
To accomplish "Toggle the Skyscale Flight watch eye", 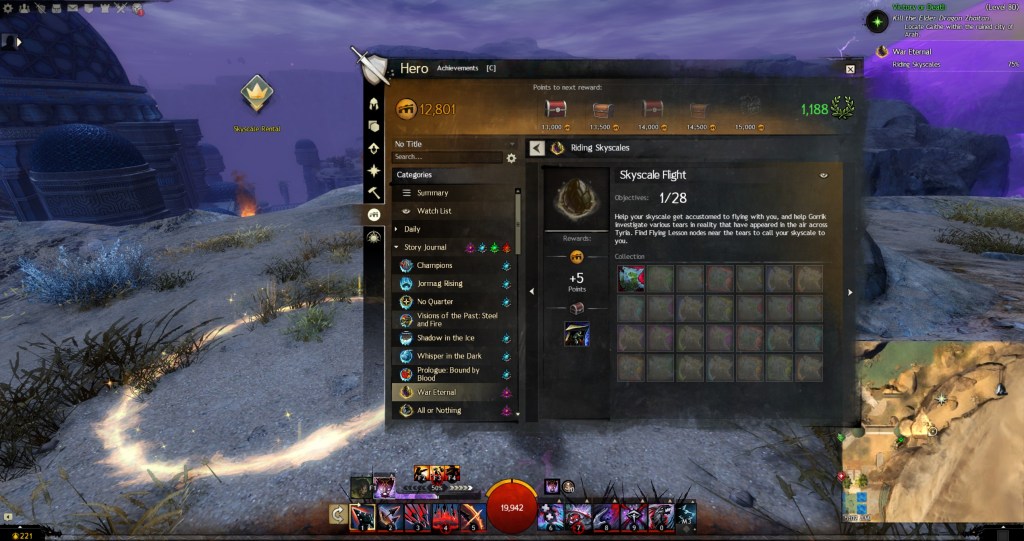I will 823,175.
